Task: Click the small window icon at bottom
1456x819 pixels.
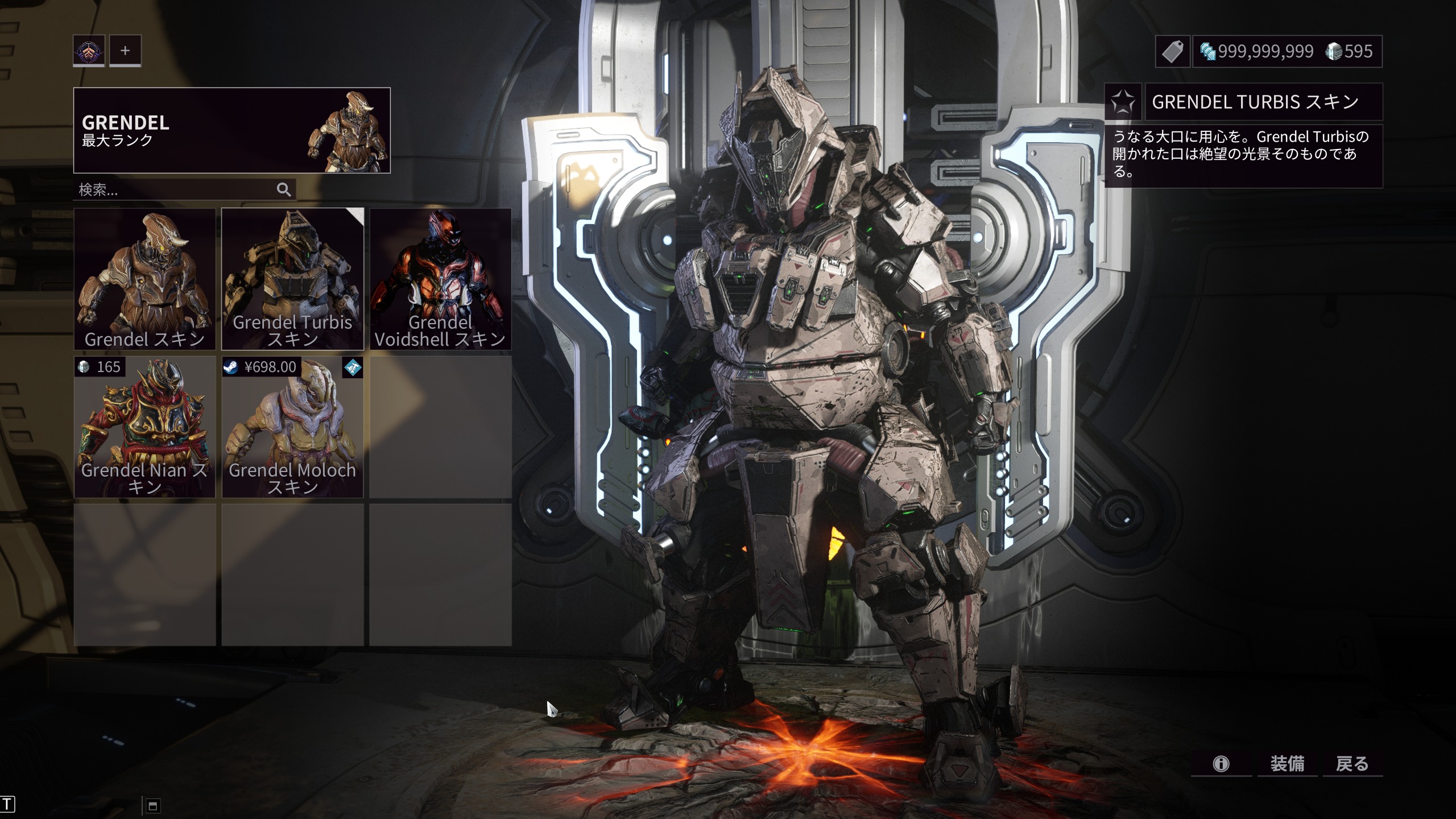Action: click(152, 805)
